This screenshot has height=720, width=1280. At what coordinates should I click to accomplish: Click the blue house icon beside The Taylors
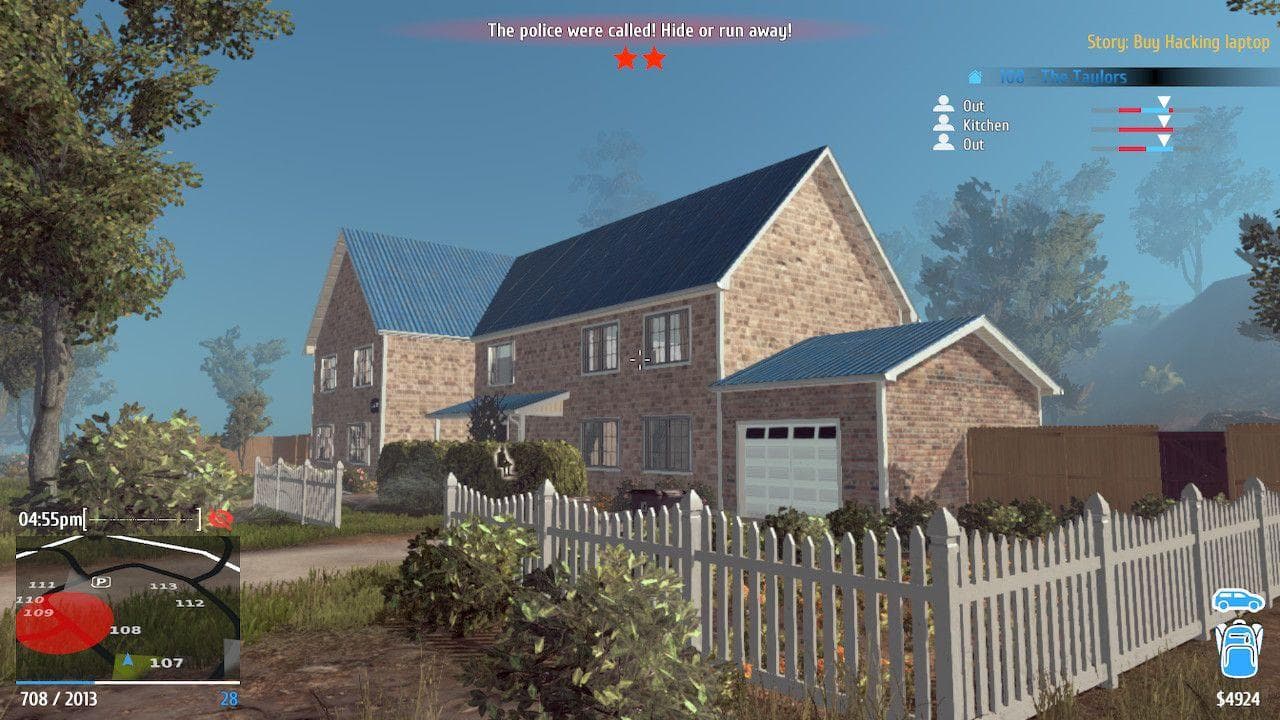(x=975, y=77)
